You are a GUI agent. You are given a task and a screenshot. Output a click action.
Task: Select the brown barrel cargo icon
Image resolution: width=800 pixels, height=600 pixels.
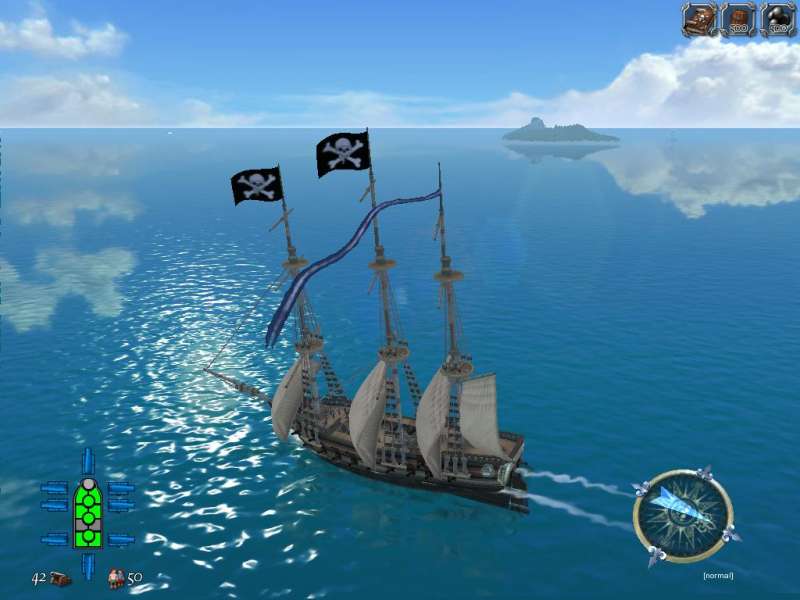click(739, 19)
